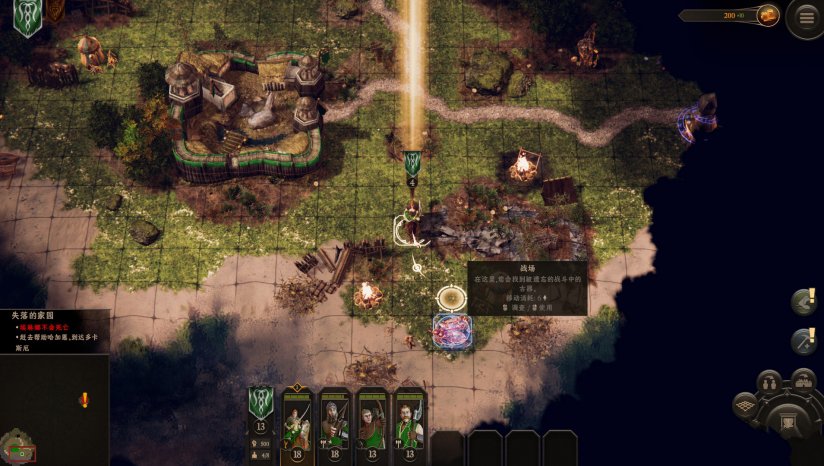This screenshot has height=466, width=824.
Task: Click the exclamation quest marker on minimap
Action: tap(84, 400)
